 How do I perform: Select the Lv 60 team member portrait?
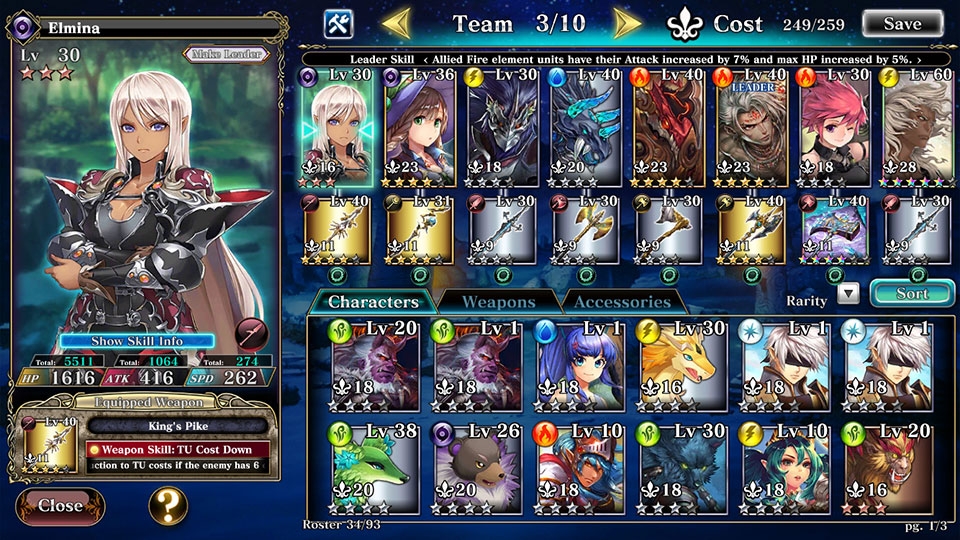pyautogui.click(x=918, y=128)
